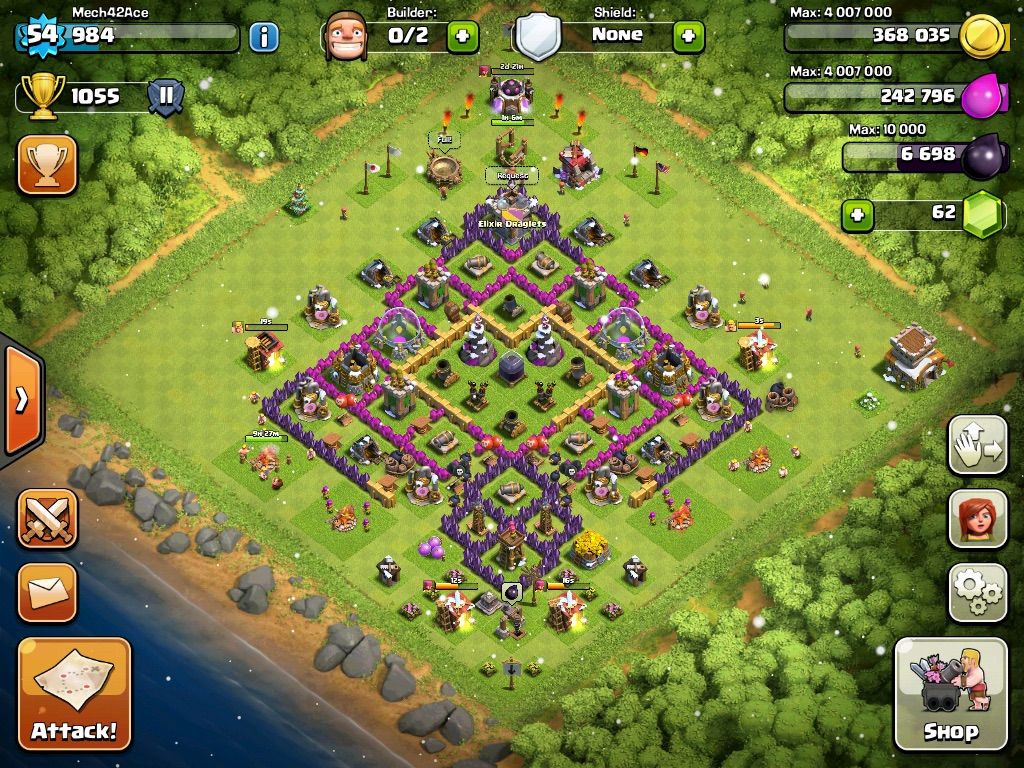View the crossed swords battle log
Viewport: 1024px width, 768px height.
[47, 518]
